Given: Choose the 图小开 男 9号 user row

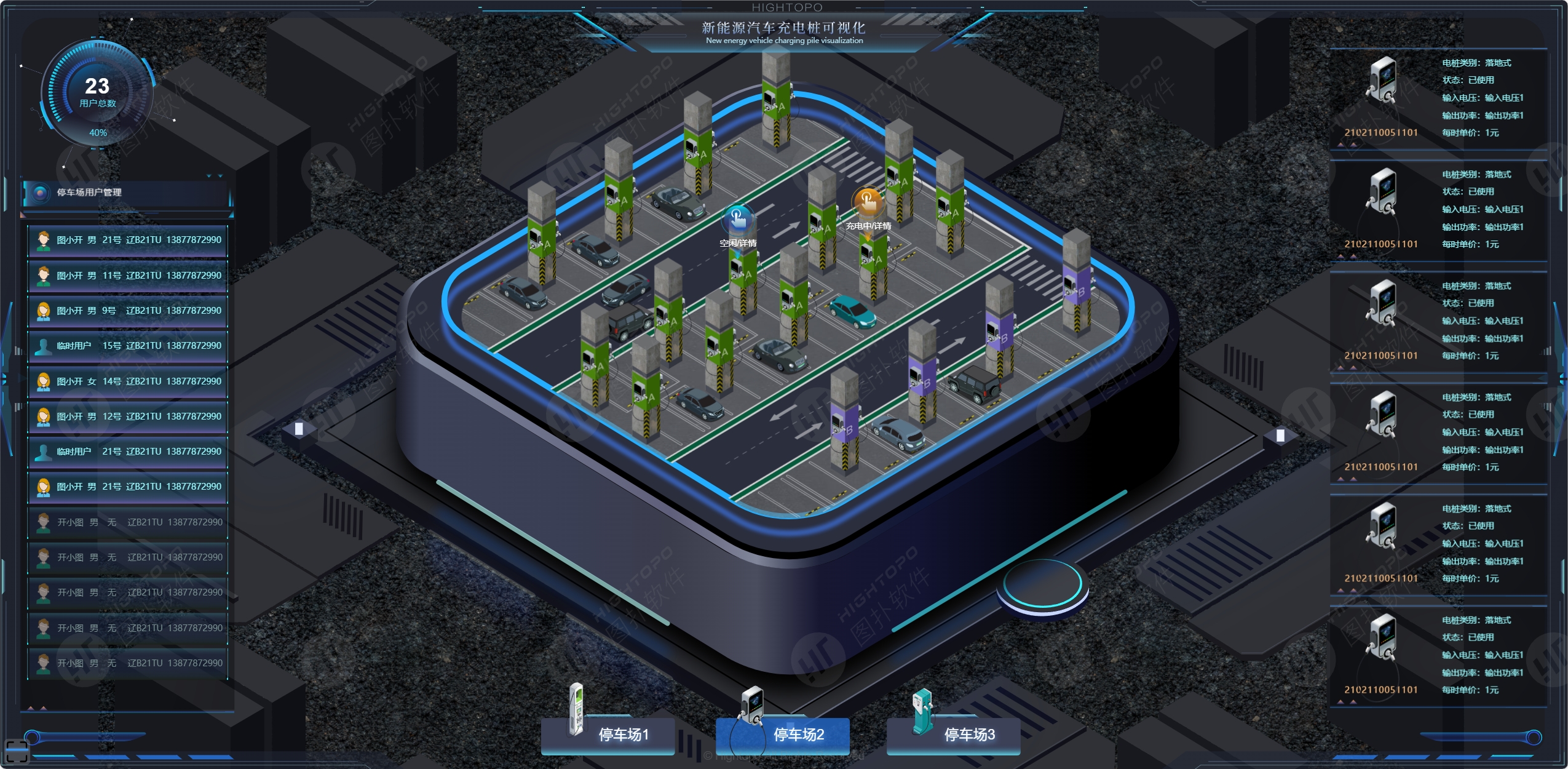Looking at the screenshot, I should click(x=128, y=311).
